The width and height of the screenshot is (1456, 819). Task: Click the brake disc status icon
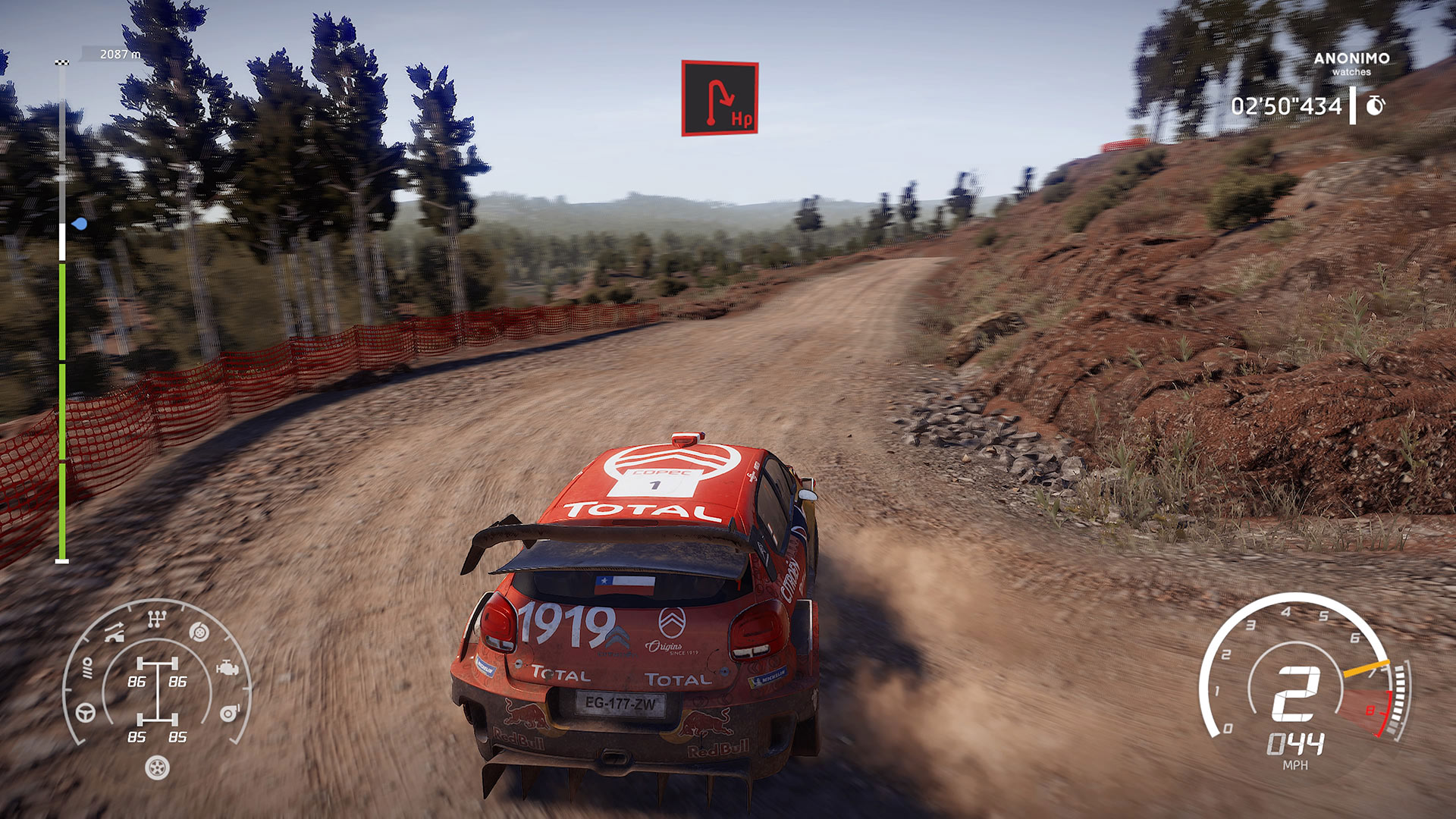pos(198,631)
